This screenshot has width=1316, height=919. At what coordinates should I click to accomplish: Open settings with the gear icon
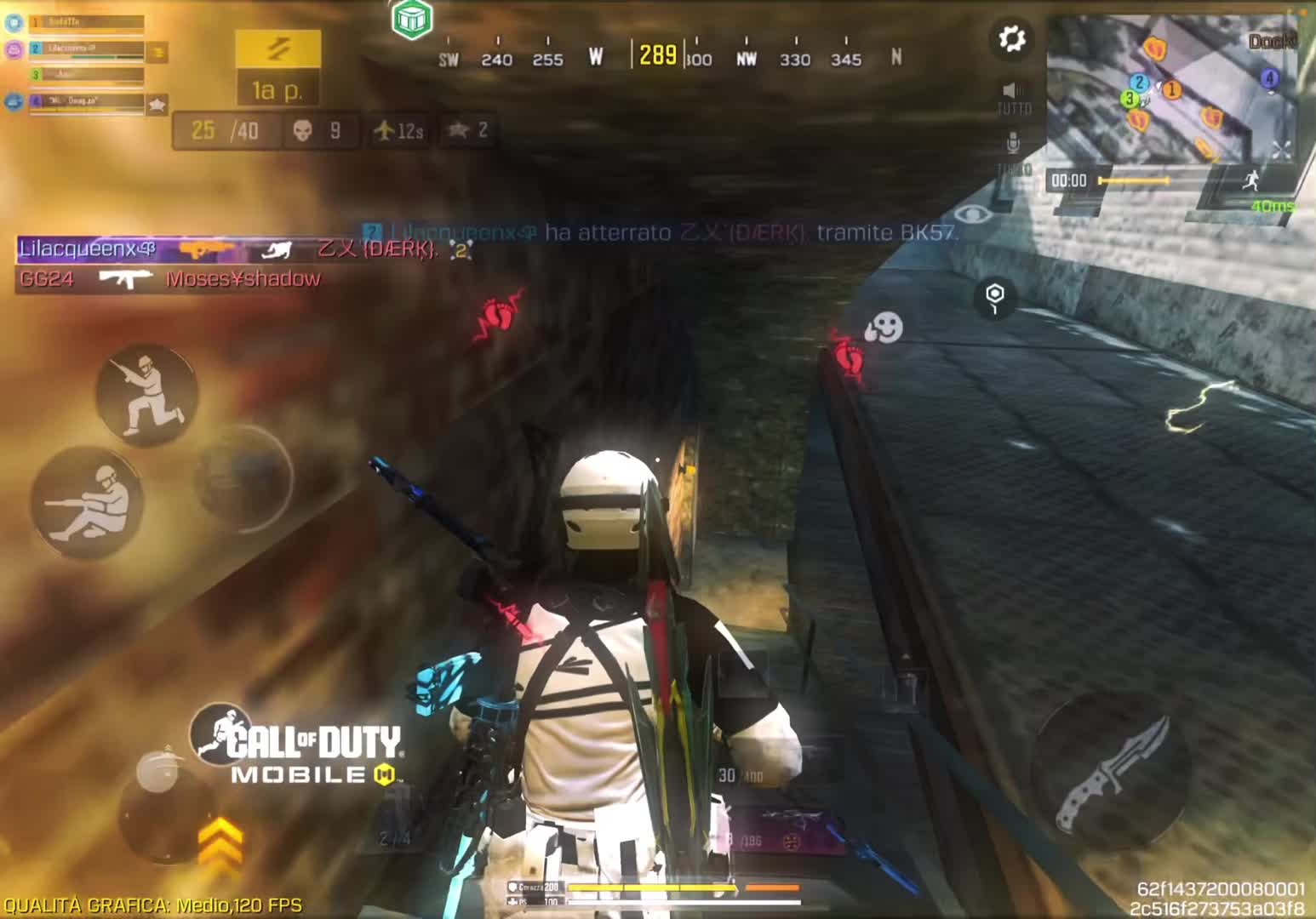1011,39
